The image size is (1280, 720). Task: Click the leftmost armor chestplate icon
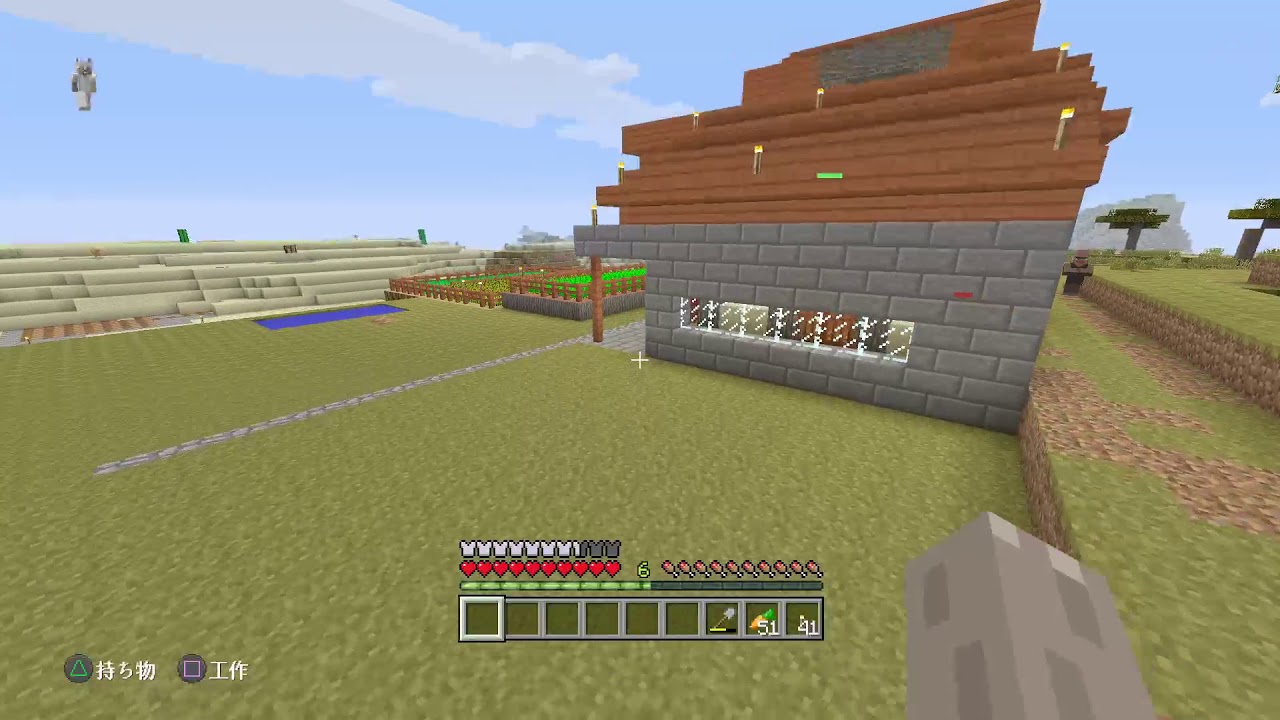click(x=466, y=549)
